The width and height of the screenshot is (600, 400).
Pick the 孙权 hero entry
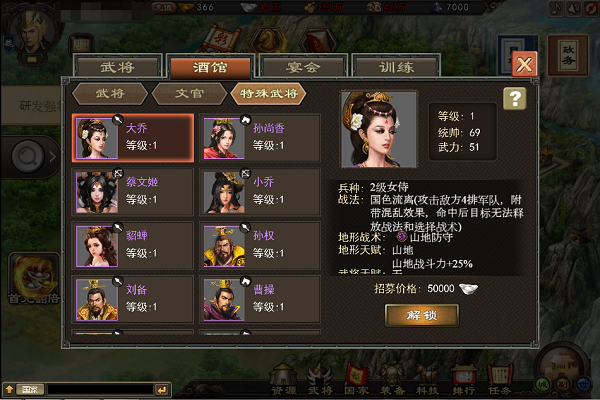[x=260, y=246]
